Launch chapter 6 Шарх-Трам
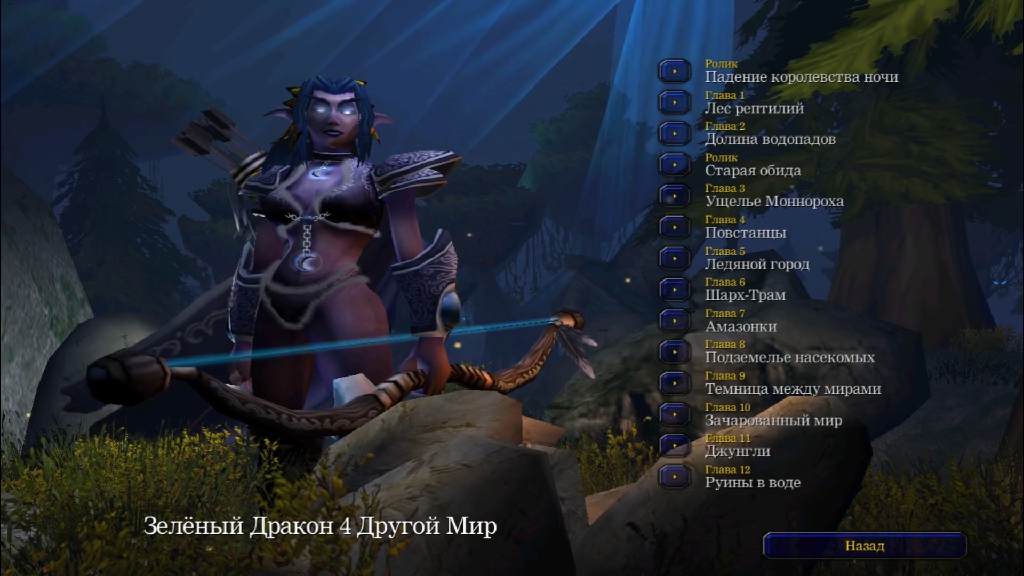1024x576 pixels. [675, 289]
